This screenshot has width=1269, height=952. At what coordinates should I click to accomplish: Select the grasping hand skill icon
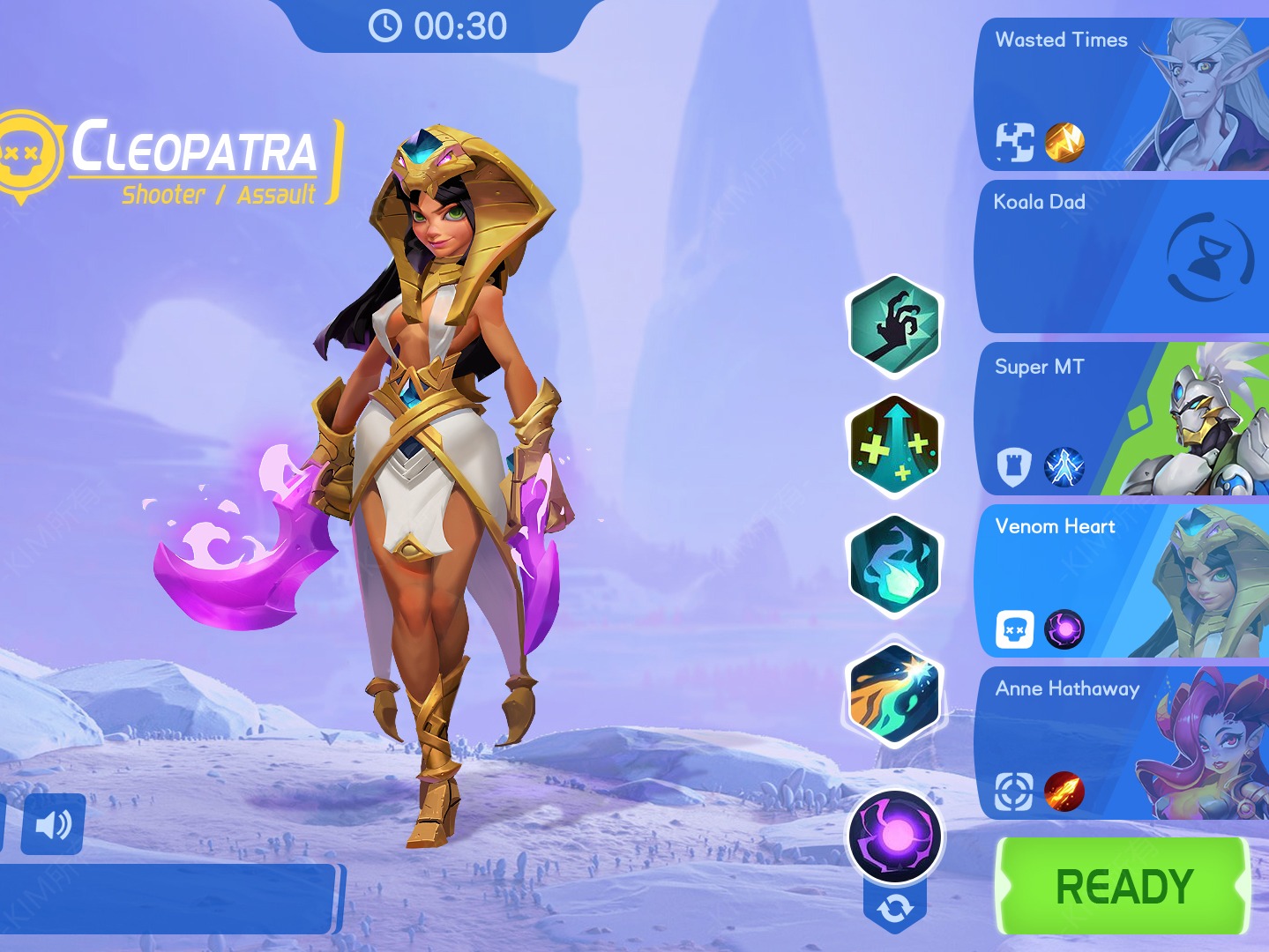point(893,325)
